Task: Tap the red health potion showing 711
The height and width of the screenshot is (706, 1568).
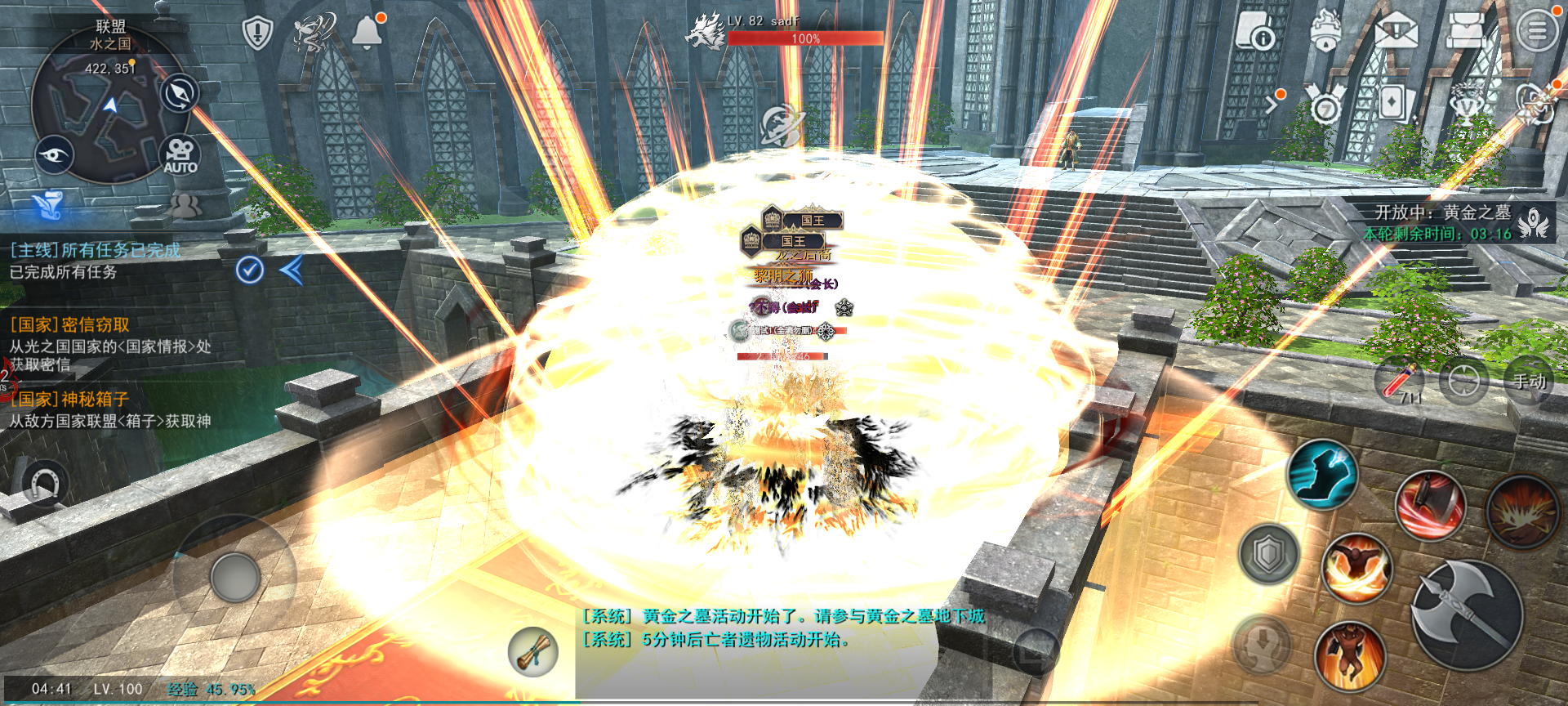Action: (x=1399, y=382)
